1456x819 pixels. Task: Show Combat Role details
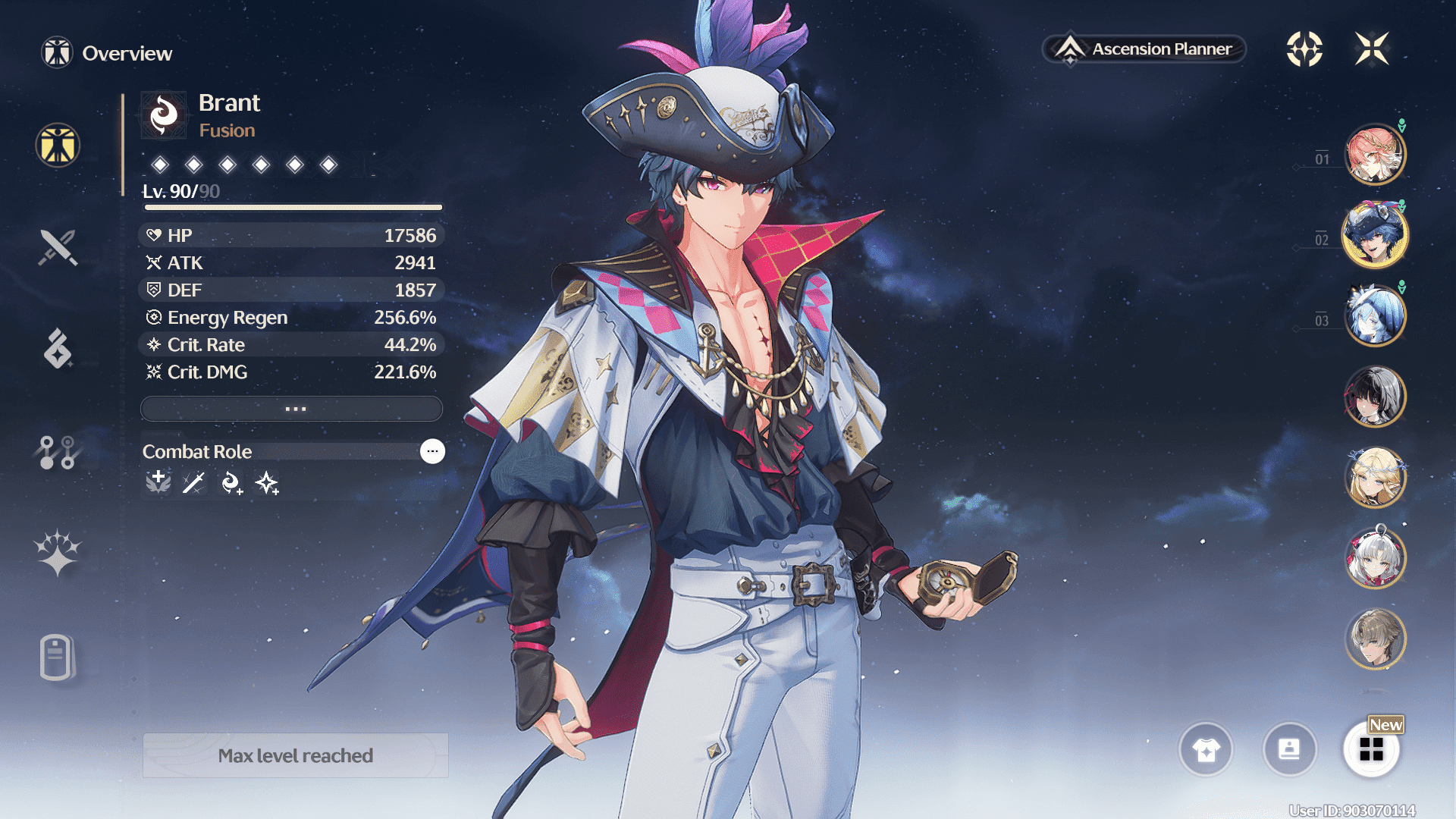pos(432,451)
